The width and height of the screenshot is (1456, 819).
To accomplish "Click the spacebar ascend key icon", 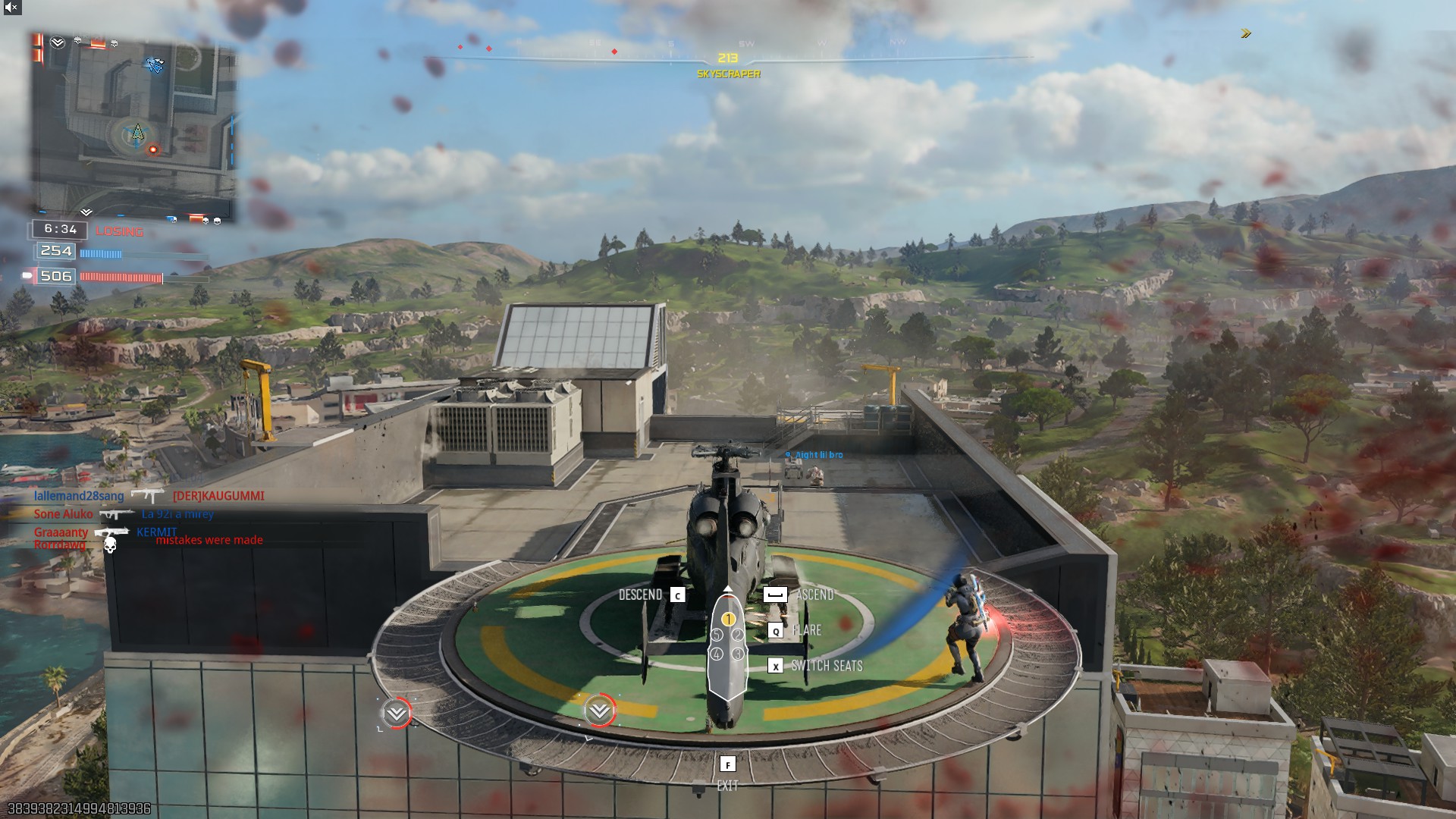I will pos(777,595).
